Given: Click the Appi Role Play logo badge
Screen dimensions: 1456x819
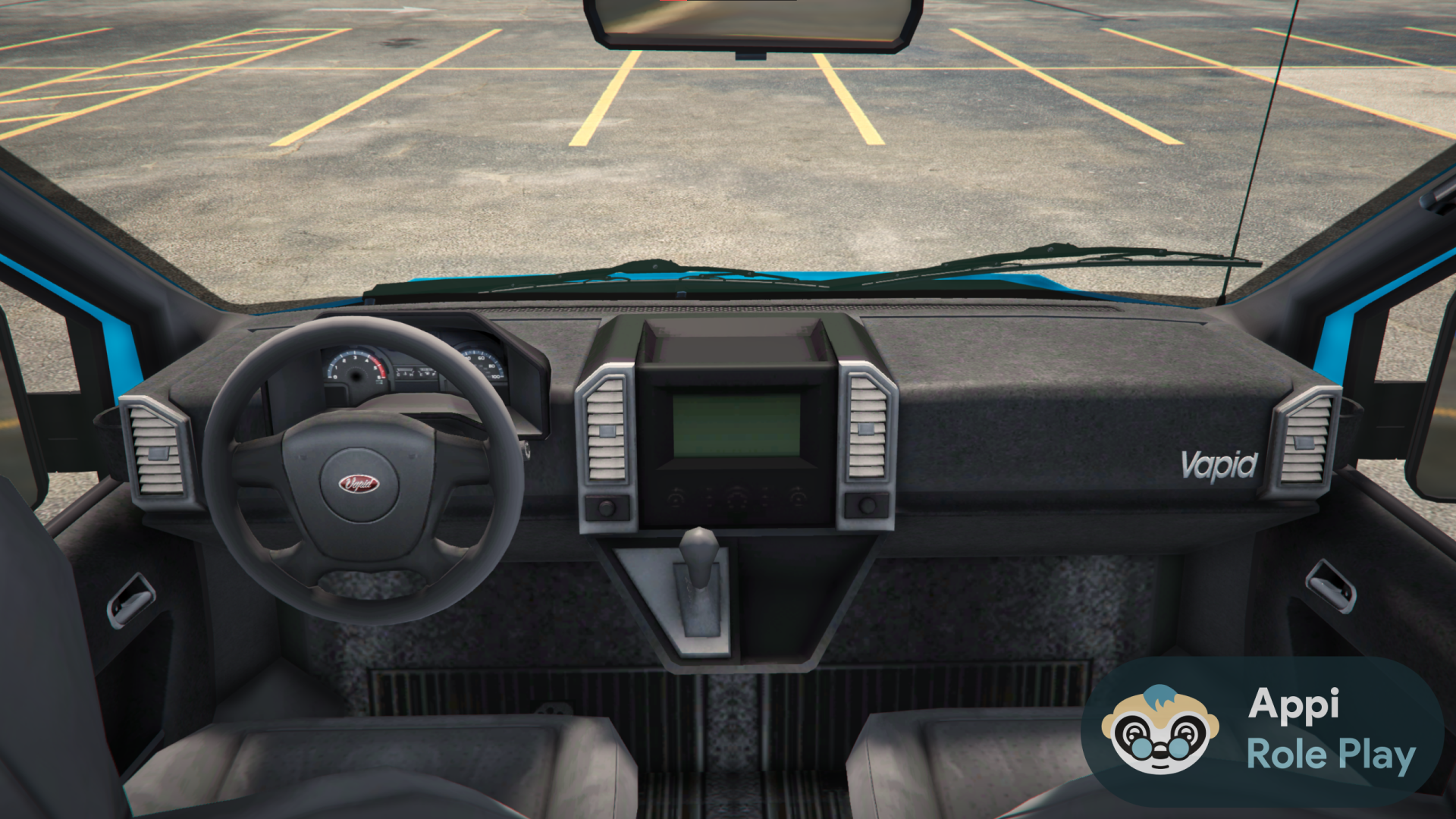Looking at the screenshot, I should (x=1262, y=730).
